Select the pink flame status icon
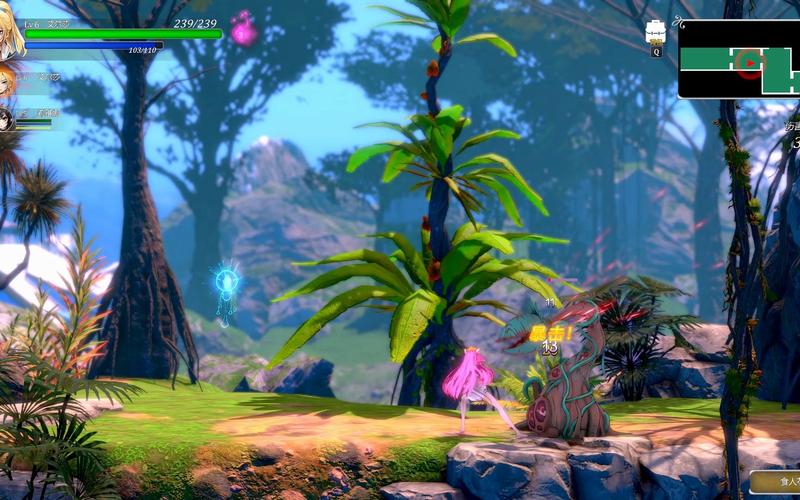 pos(243,30)
